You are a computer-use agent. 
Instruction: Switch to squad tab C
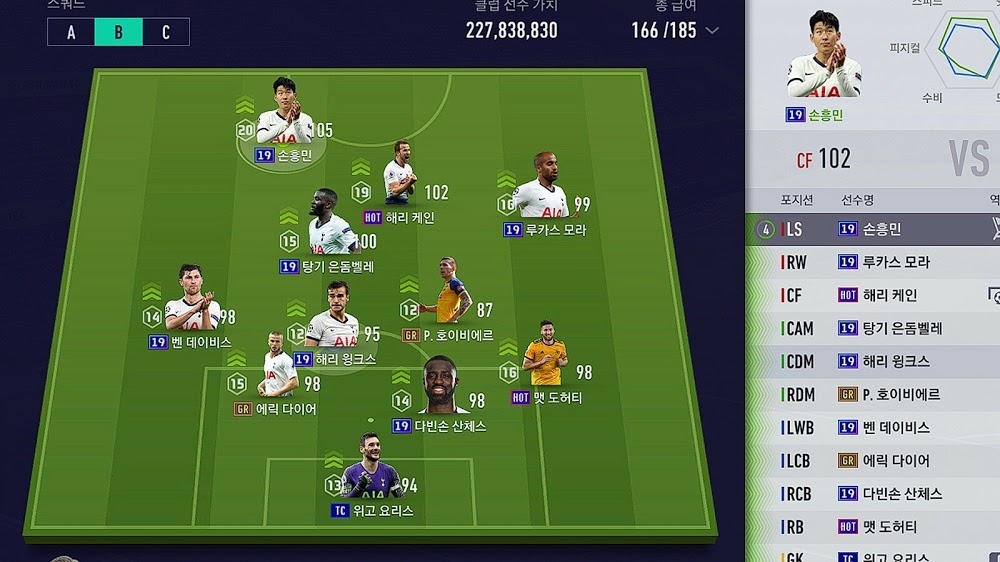coord(165,32)
